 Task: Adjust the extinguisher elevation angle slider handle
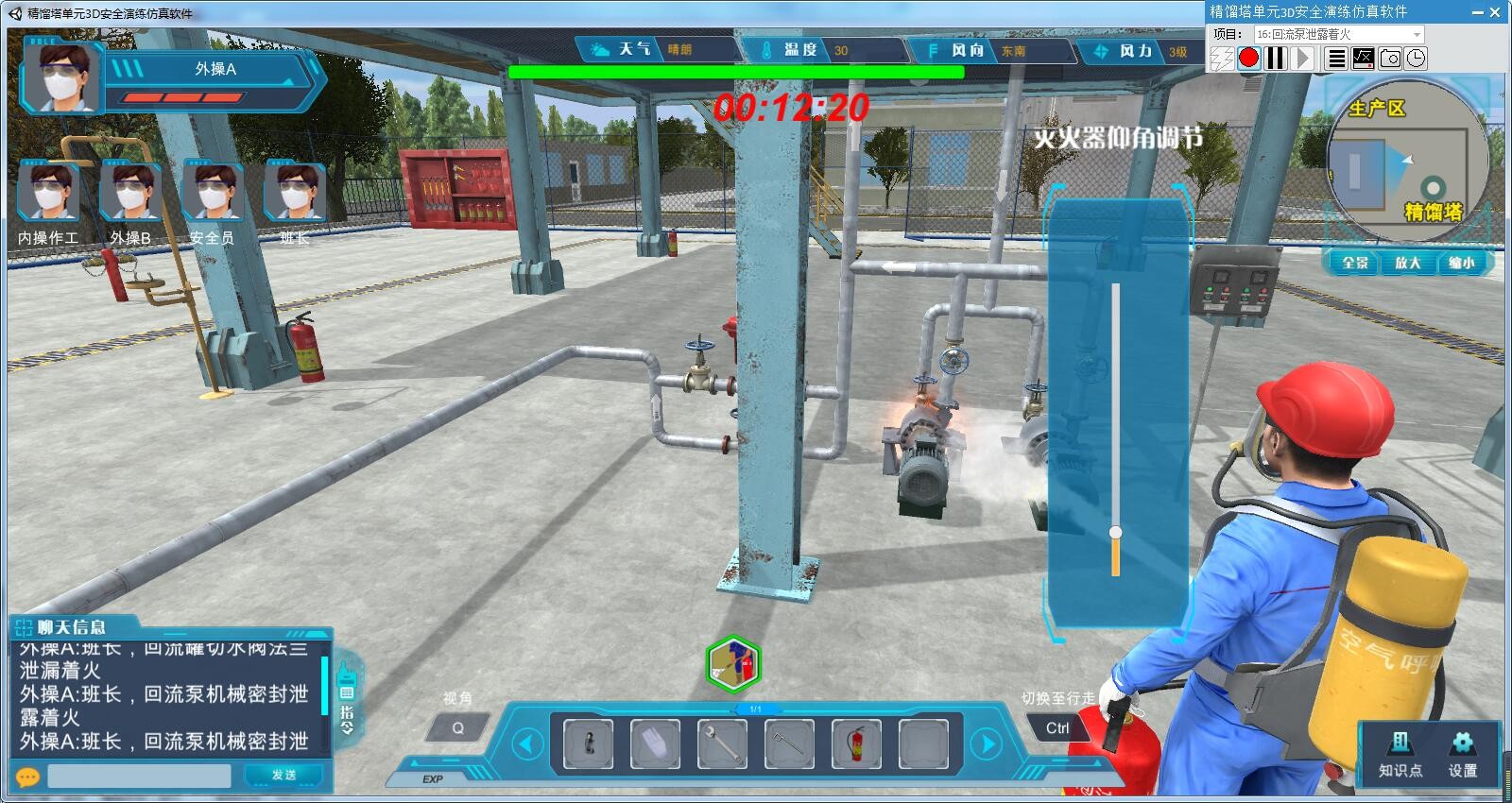pos(1115,533)
